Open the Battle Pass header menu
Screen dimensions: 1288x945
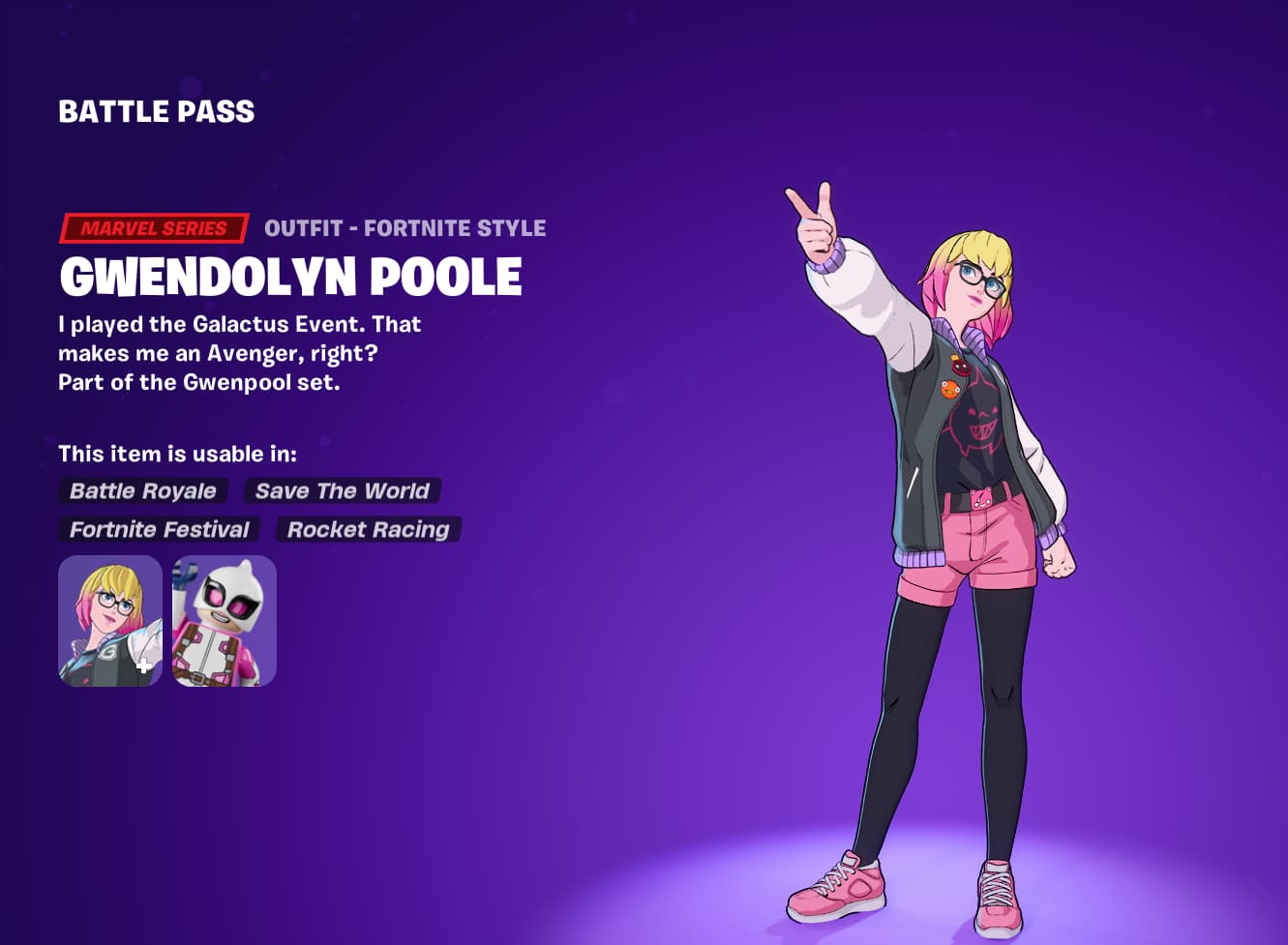(157, 111)
